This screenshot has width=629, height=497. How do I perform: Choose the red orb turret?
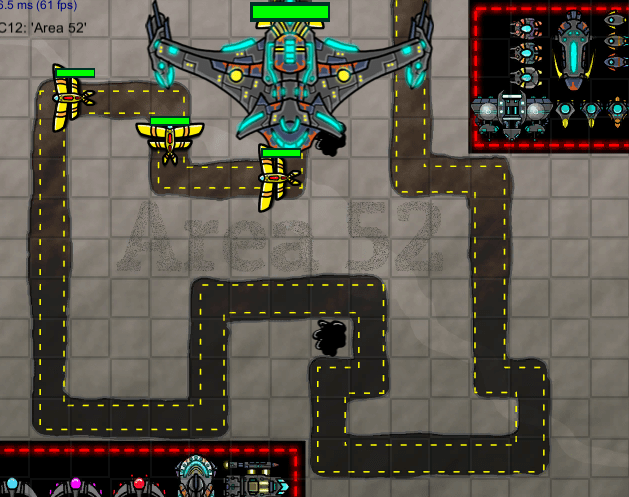pos(139,485)
